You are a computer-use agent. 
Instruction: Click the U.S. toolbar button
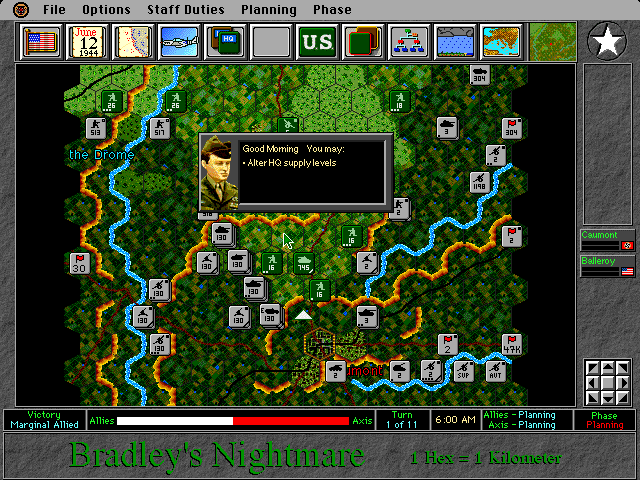[x=316, y=42]
